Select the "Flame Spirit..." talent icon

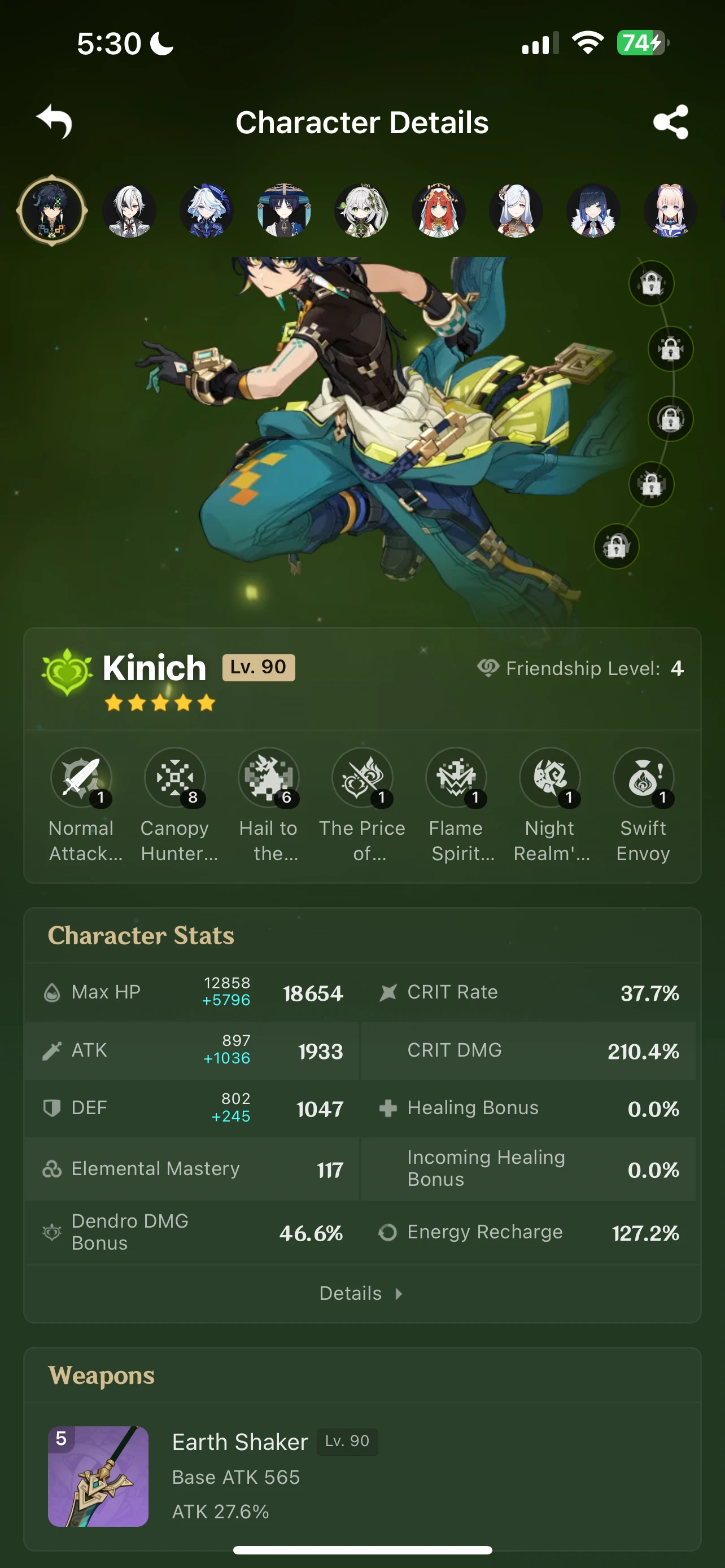[x=456, y=778]
